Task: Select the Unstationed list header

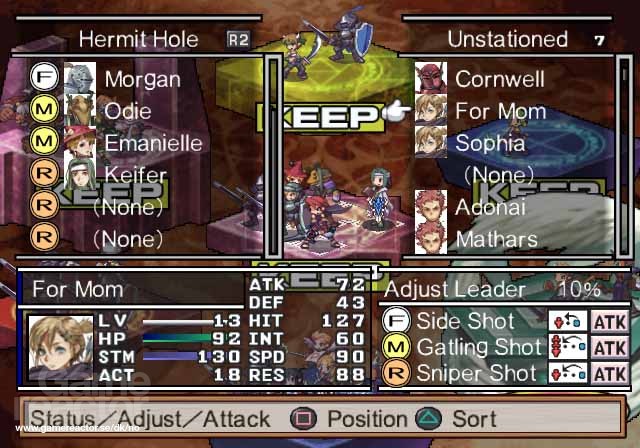Action: [507, 40]
